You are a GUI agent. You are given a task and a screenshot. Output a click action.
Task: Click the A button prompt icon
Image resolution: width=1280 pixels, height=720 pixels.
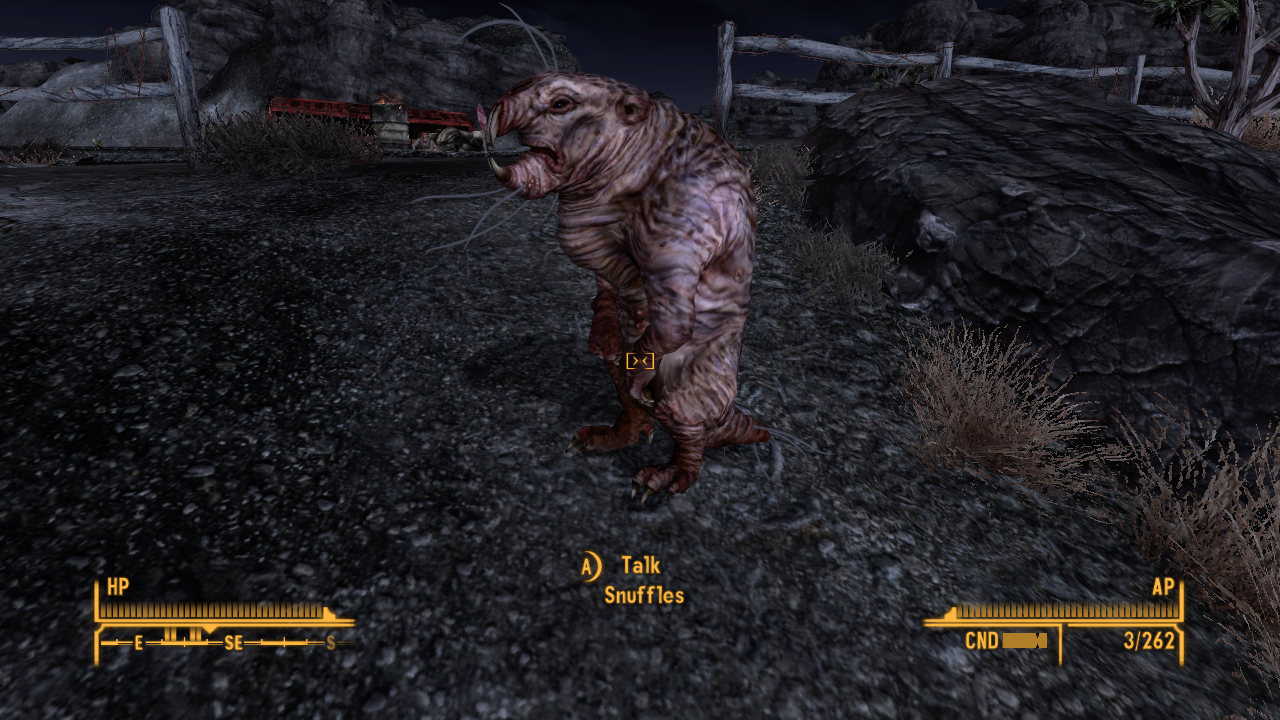click(x=591, y=564)
